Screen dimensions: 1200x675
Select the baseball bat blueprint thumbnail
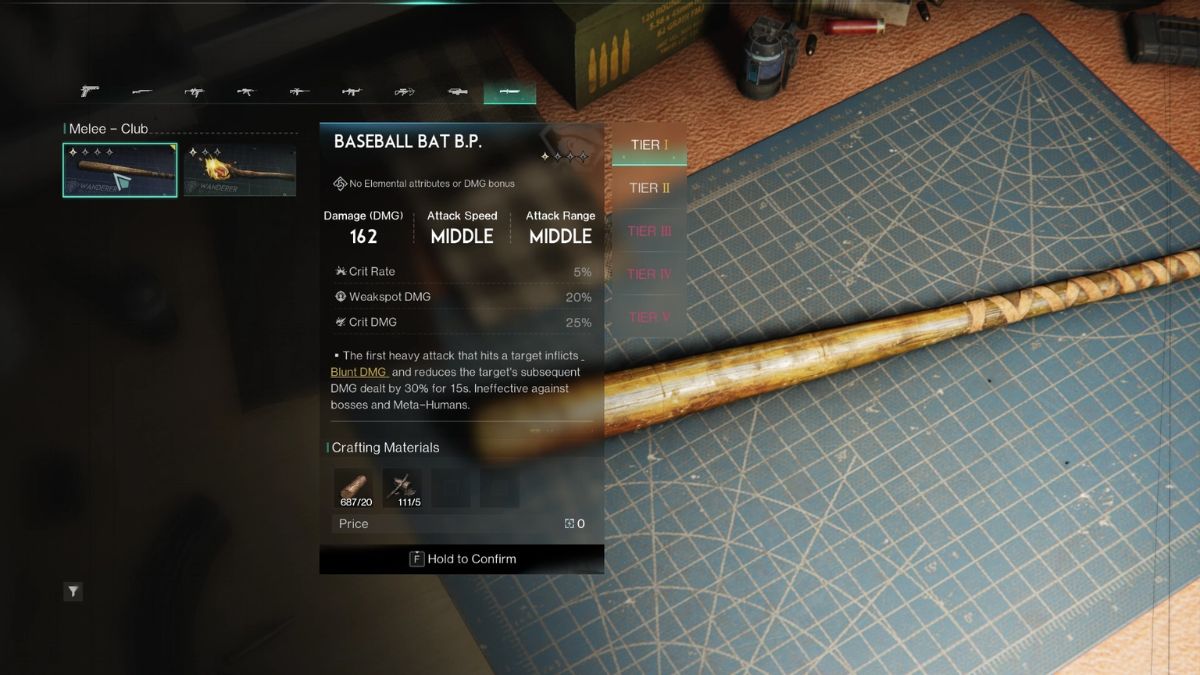point(120,170)
